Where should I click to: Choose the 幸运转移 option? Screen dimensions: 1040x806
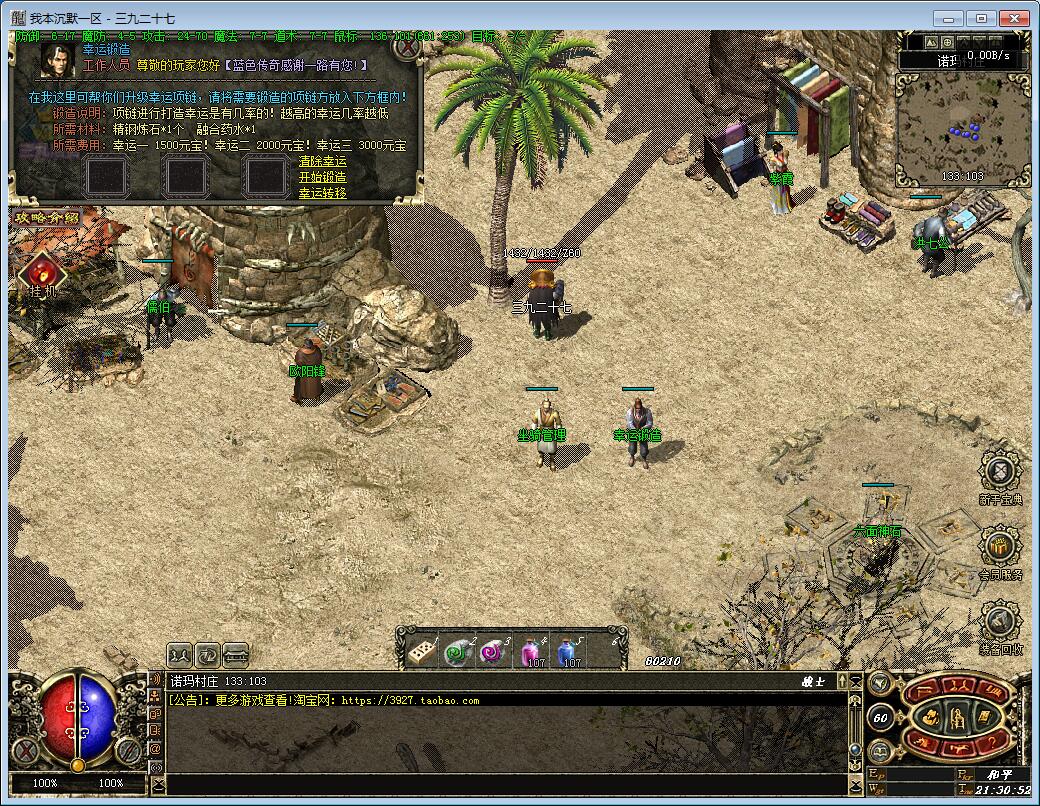pyautogui.click(x=322, y=192)
